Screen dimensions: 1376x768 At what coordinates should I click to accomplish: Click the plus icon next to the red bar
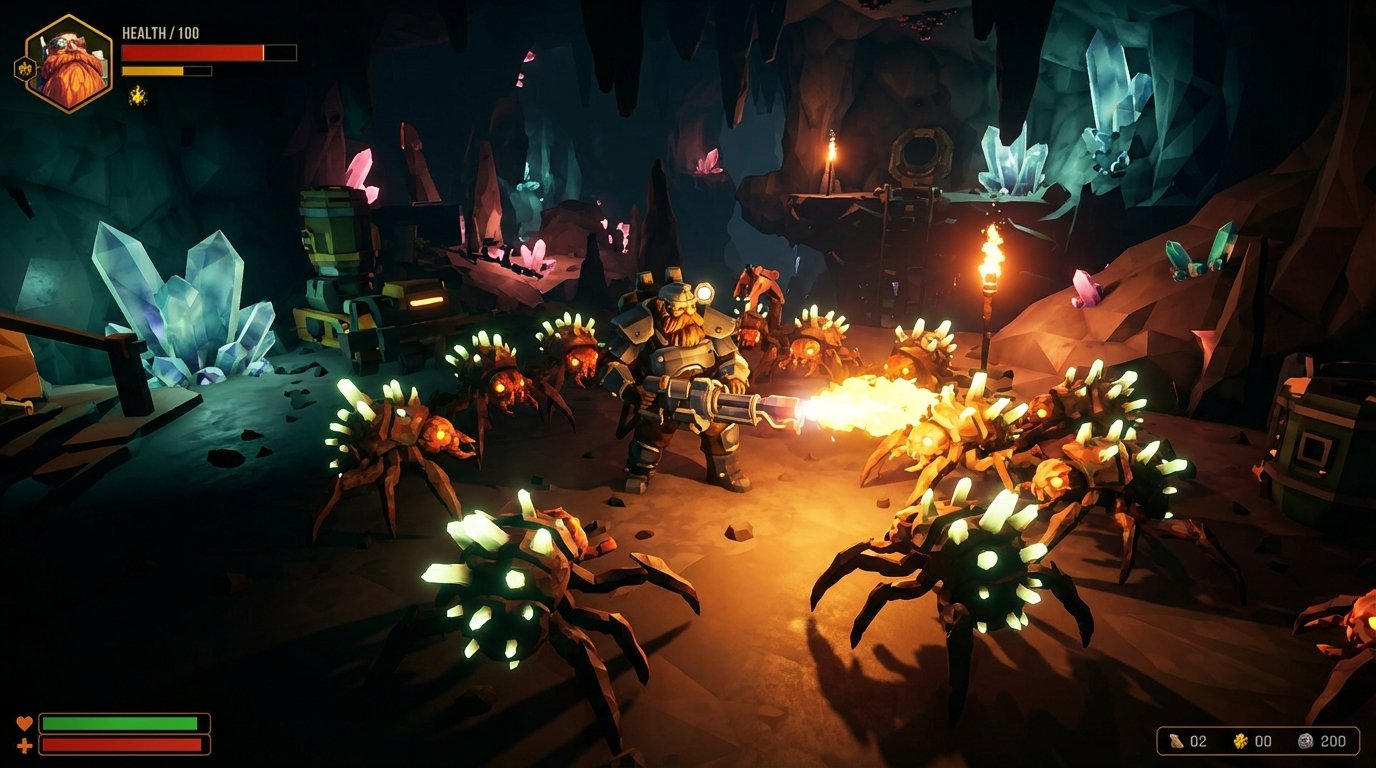(27, 743)
